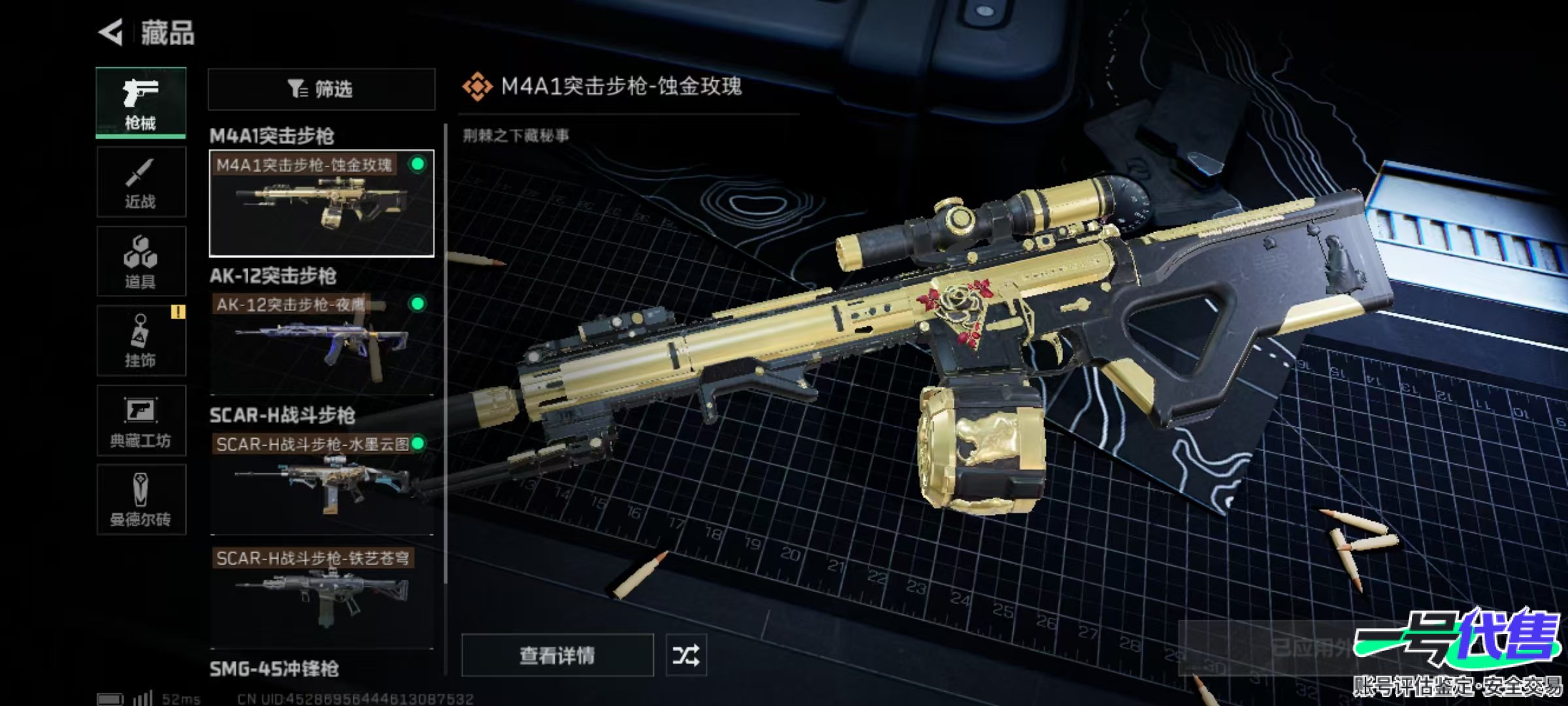Click the 查看详情 view details button

coord(557,655)
